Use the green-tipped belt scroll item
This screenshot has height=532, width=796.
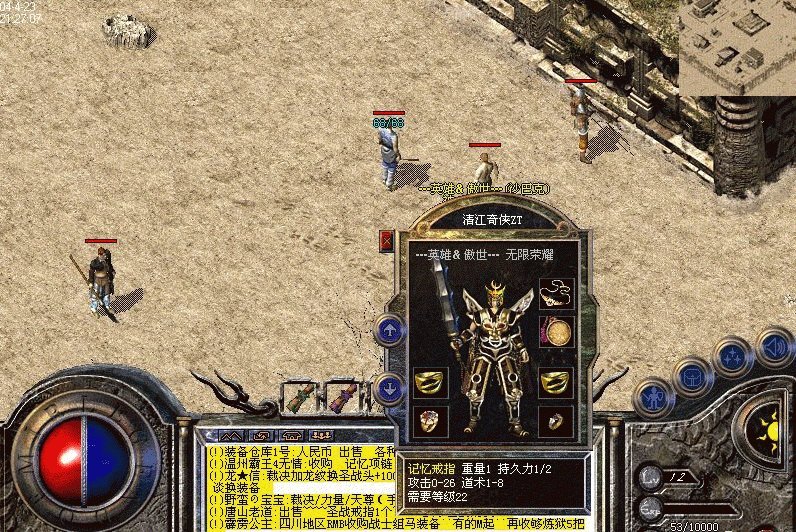(299, 399)
